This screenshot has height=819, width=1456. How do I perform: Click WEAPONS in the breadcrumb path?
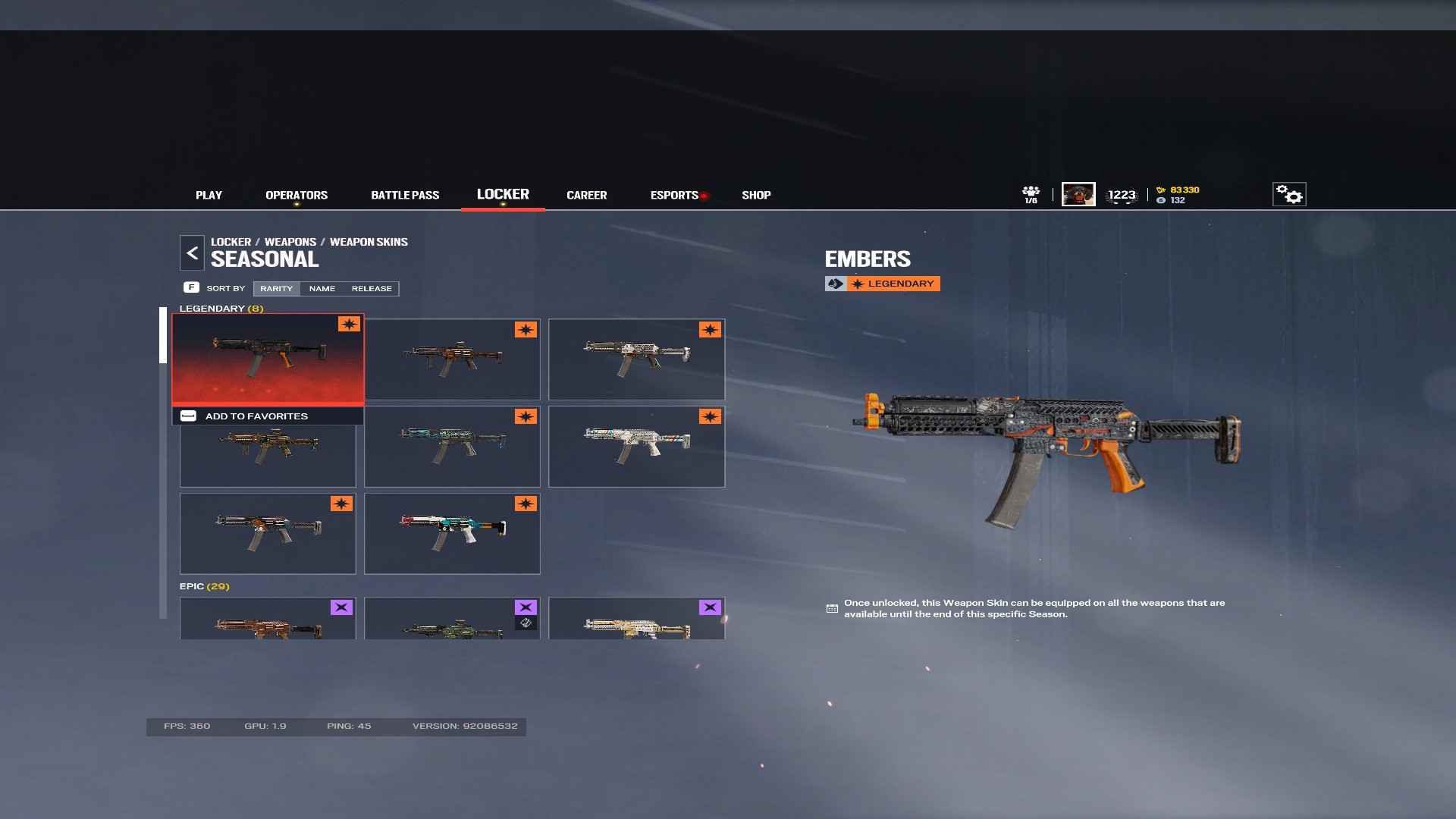coord(290,242)
